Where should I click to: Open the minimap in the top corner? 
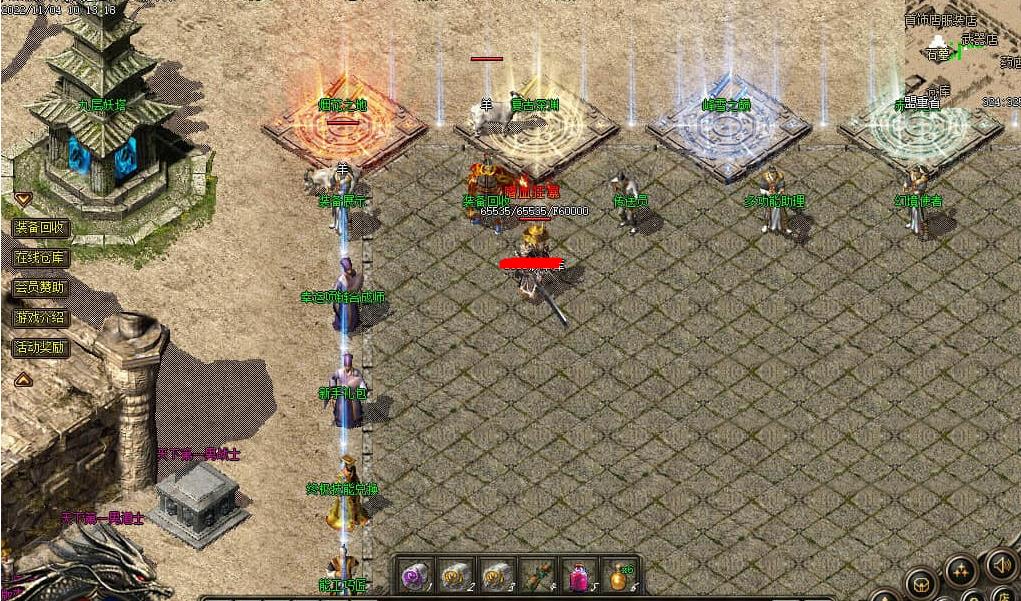click(x=964, y=50)
